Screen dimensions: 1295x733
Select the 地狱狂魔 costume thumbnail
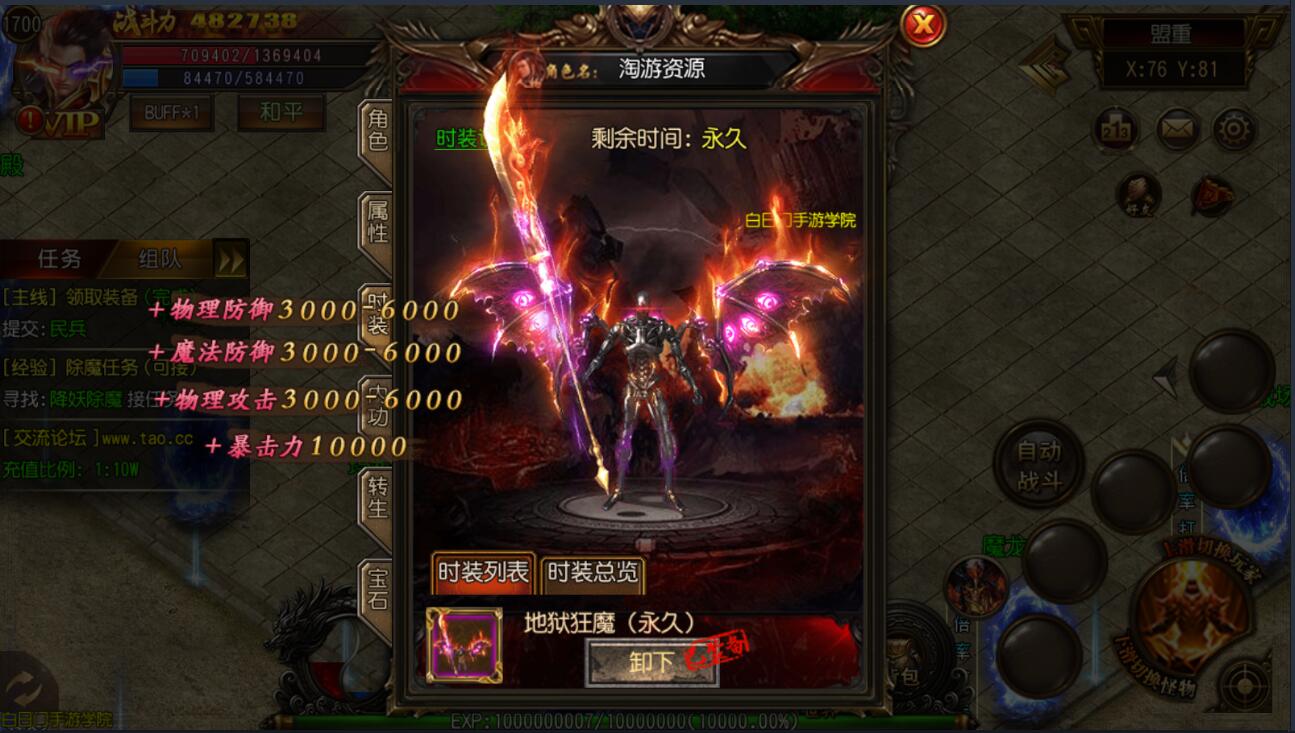coord(464,645)
